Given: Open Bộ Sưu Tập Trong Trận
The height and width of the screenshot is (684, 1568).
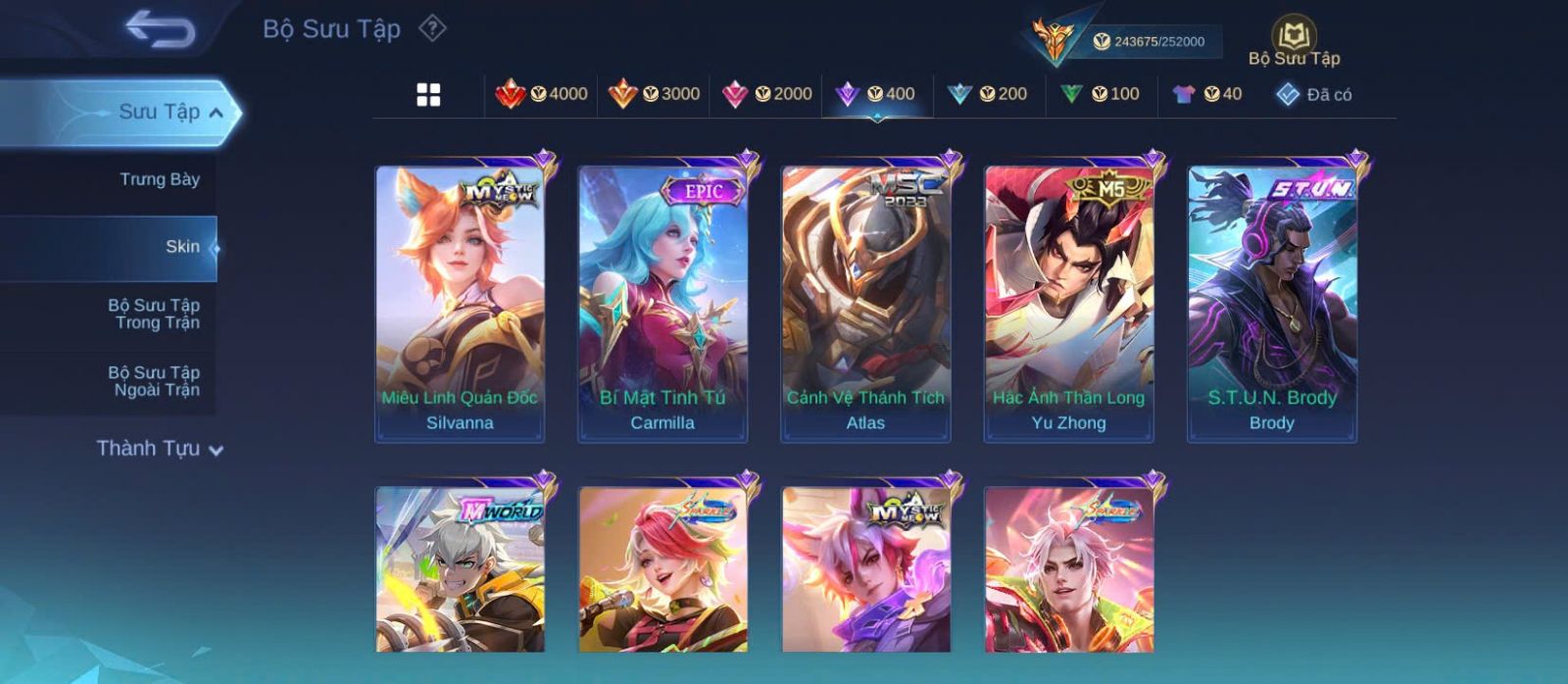Looking at the screenshot, I should [154, 314].
